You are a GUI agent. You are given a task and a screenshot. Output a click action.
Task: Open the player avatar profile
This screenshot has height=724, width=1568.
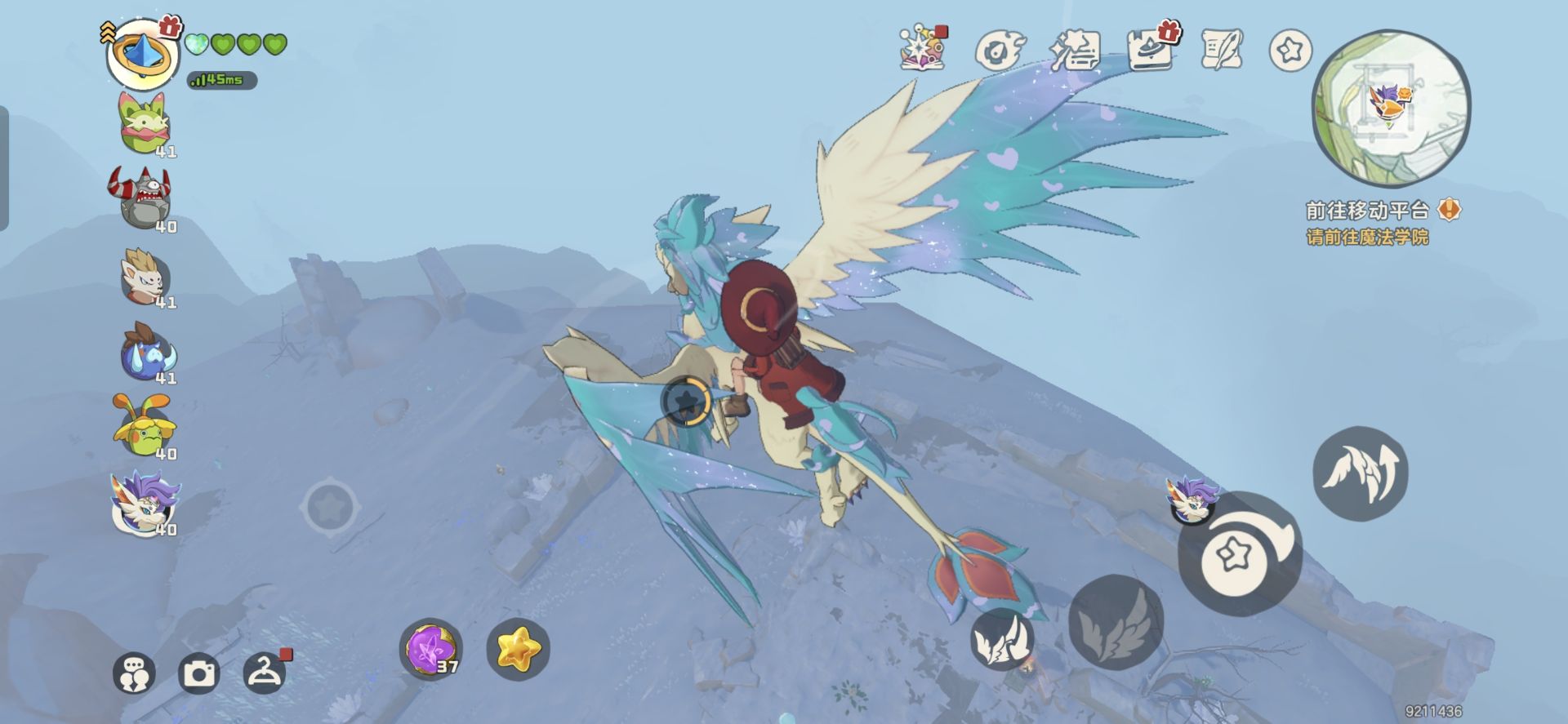click(142, 55)
